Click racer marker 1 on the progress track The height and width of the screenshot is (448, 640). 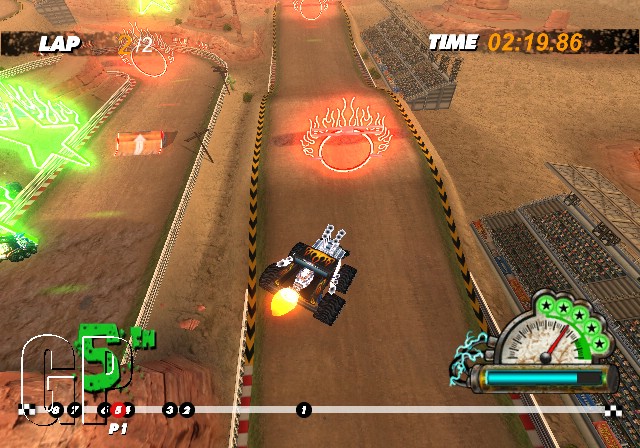[304, 410]
